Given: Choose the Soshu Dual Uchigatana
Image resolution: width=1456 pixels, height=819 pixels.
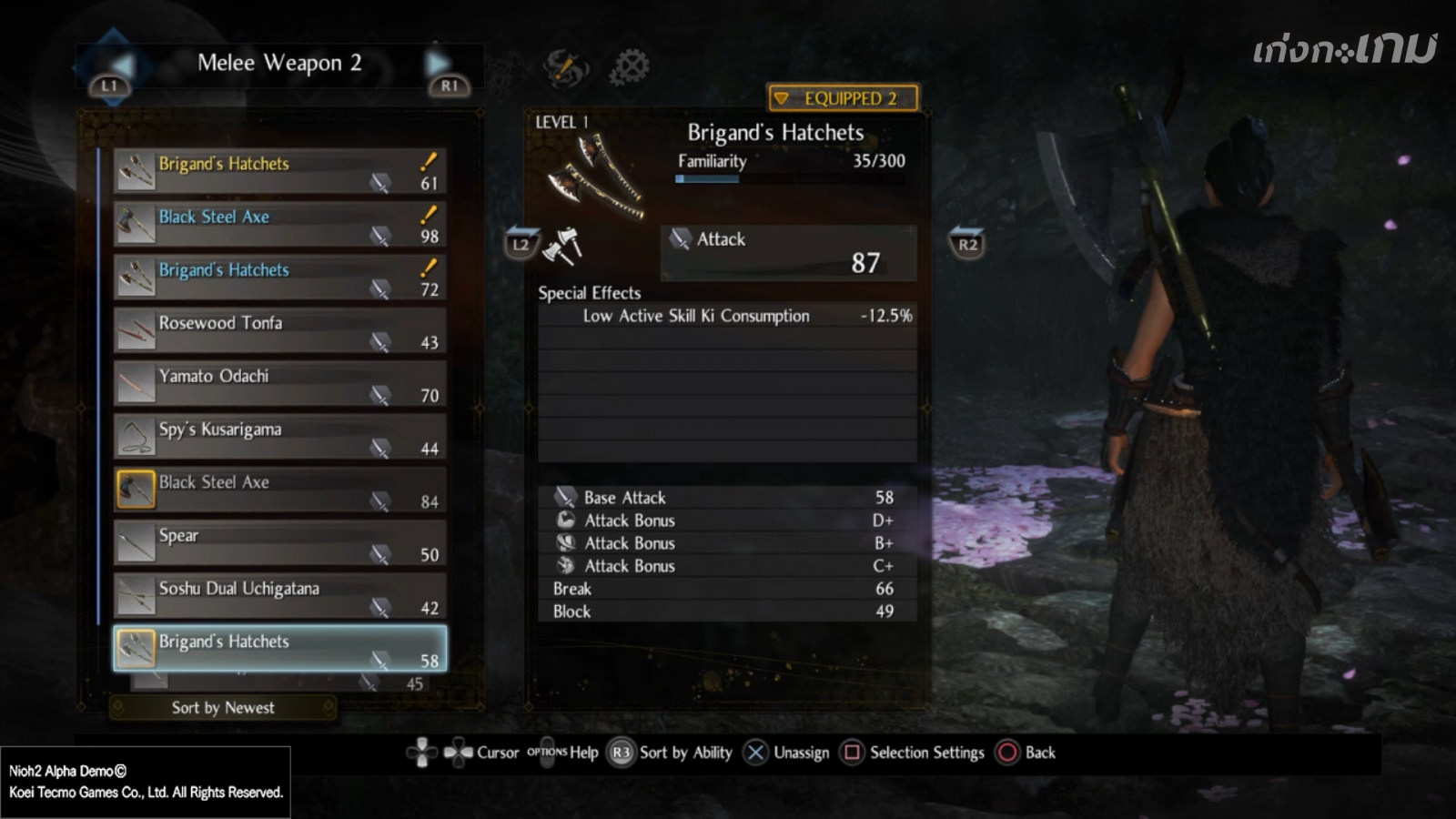Looking at the screenshot, I should click(279, 596).
